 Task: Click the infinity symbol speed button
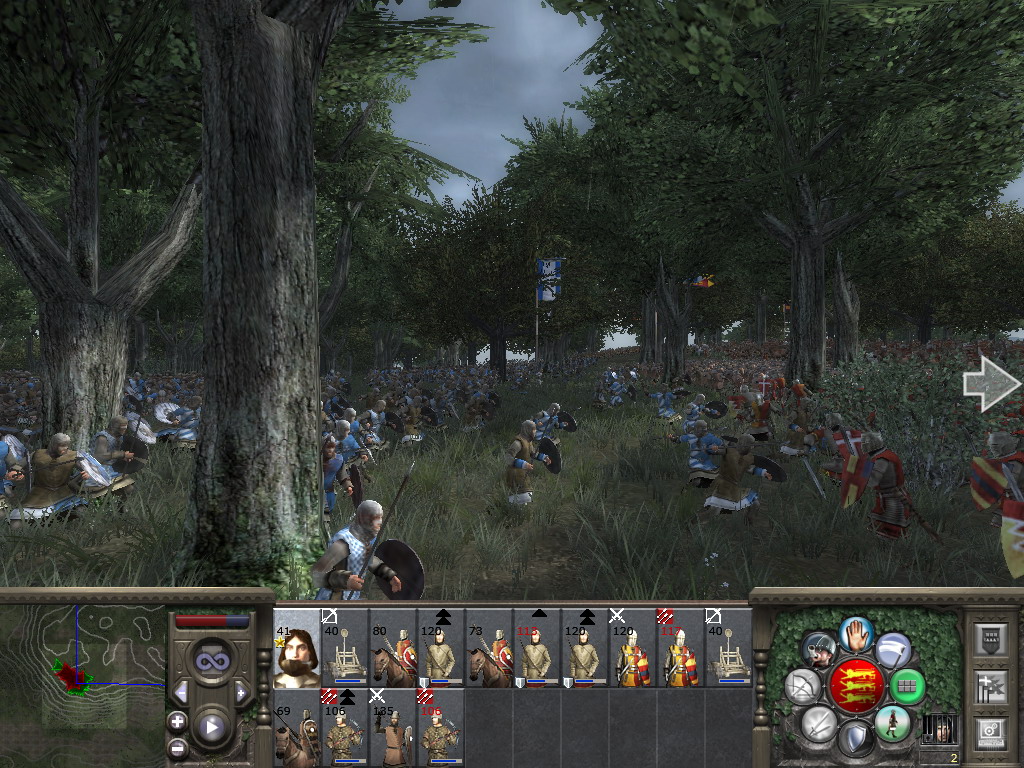tap(211, 661)
